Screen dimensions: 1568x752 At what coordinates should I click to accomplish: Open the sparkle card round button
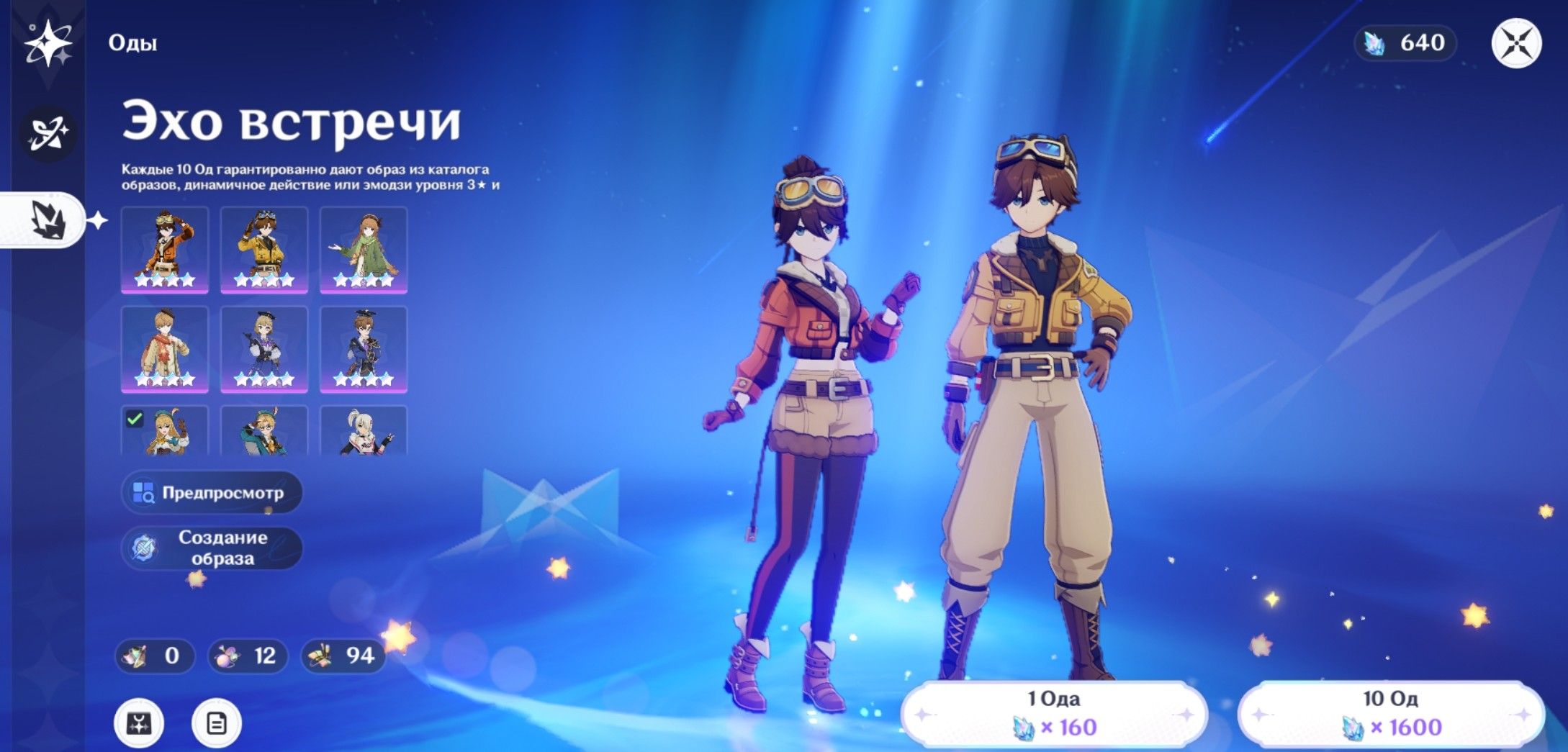[x=139, y=722]
